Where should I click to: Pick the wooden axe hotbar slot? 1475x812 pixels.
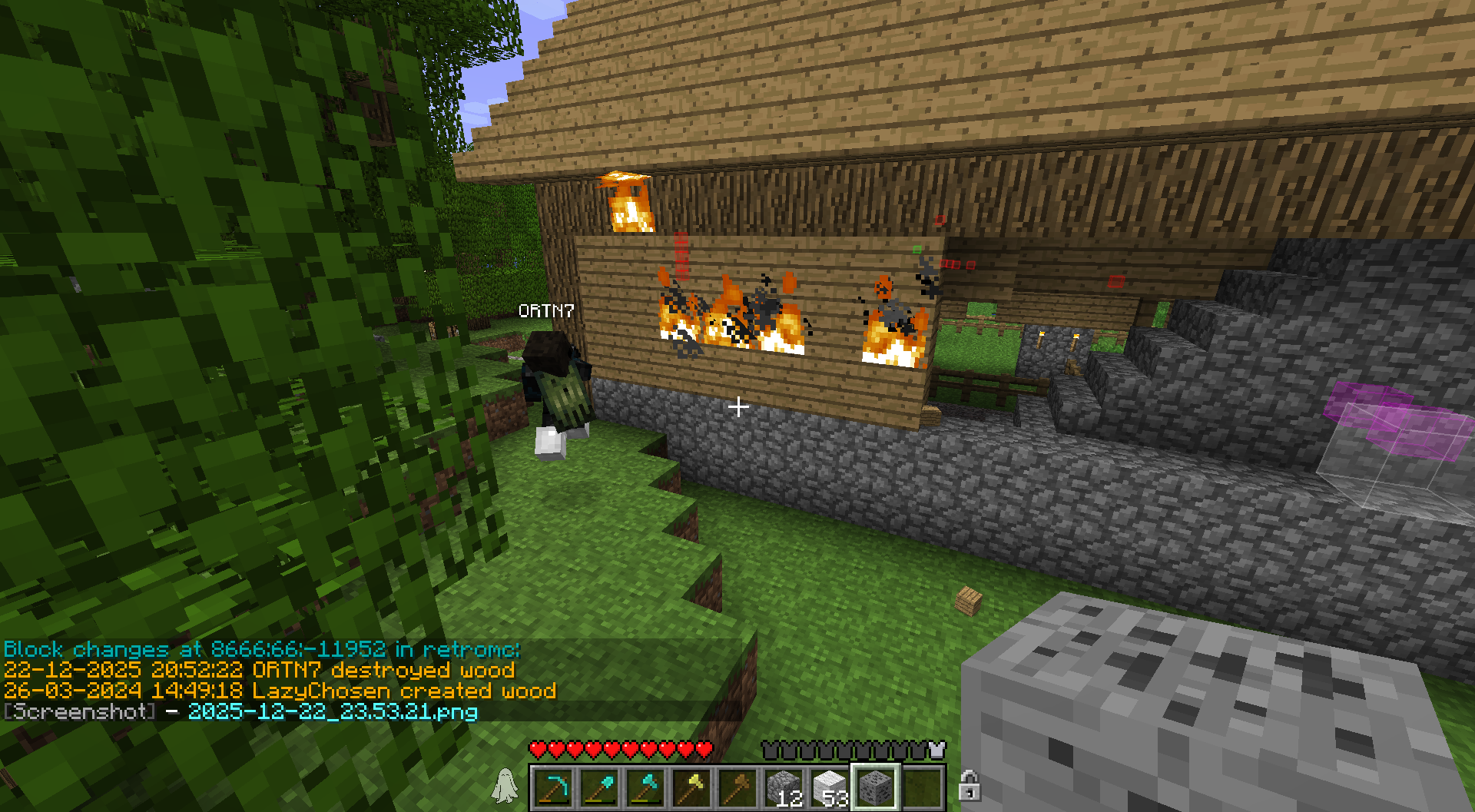point(737,788)
